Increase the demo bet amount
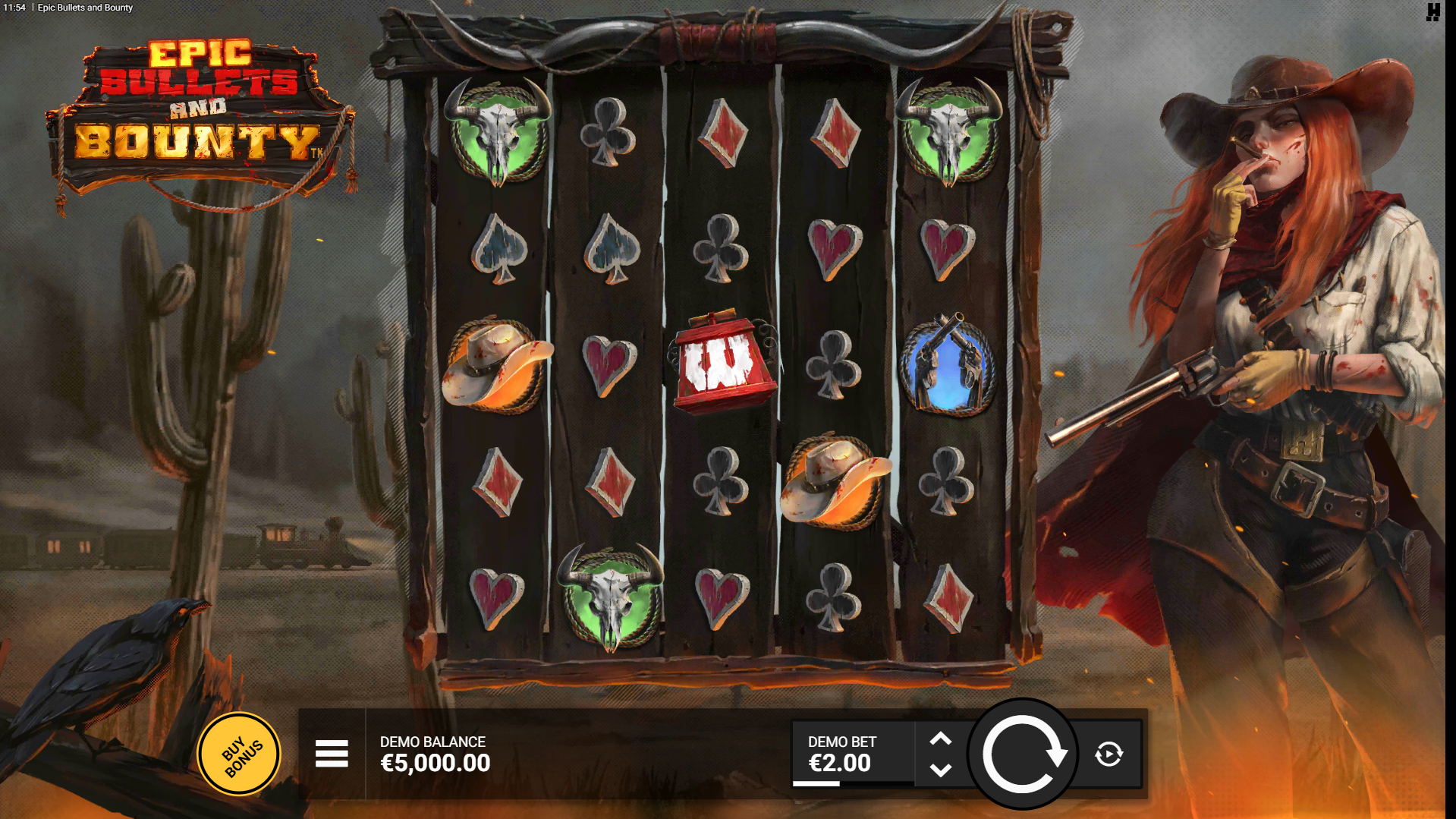Viewport: 1456px width, 819px height. 941,739
